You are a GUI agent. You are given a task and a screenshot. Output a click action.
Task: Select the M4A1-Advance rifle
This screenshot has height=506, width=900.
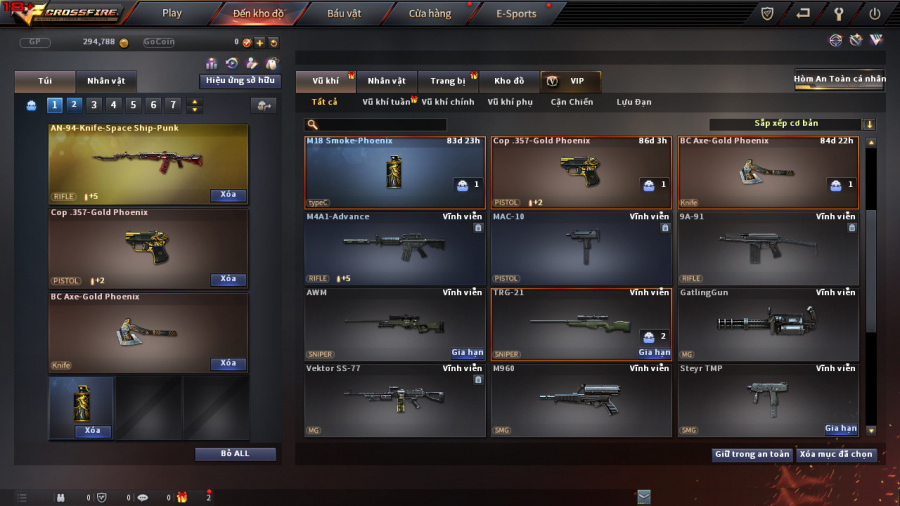[394, 247]
